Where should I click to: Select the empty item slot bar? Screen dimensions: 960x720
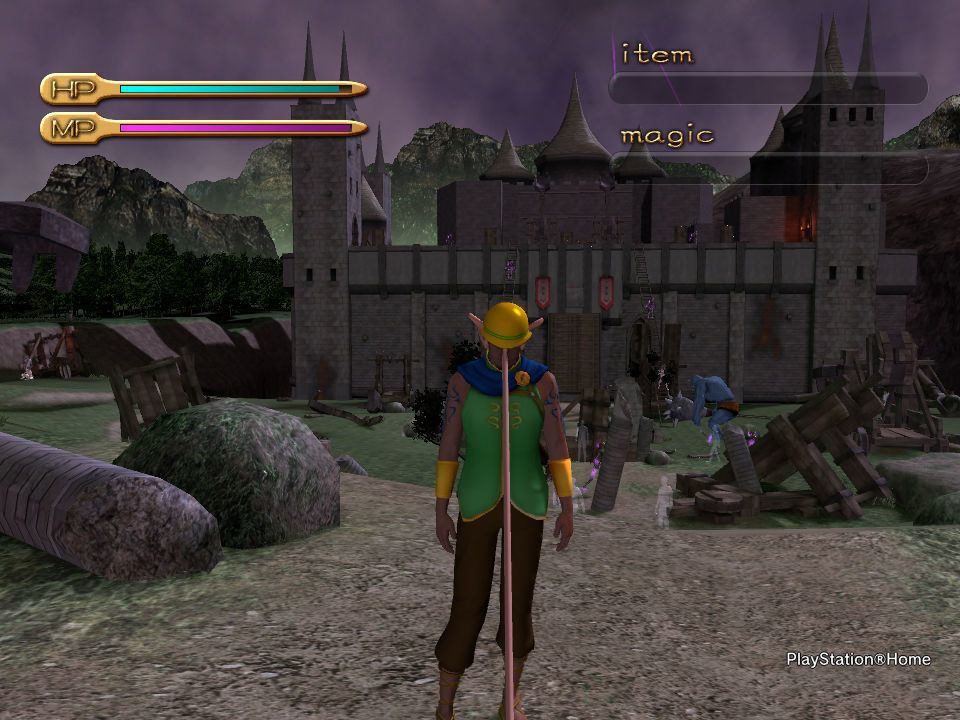pyautogui.click(x=768, y=89)
